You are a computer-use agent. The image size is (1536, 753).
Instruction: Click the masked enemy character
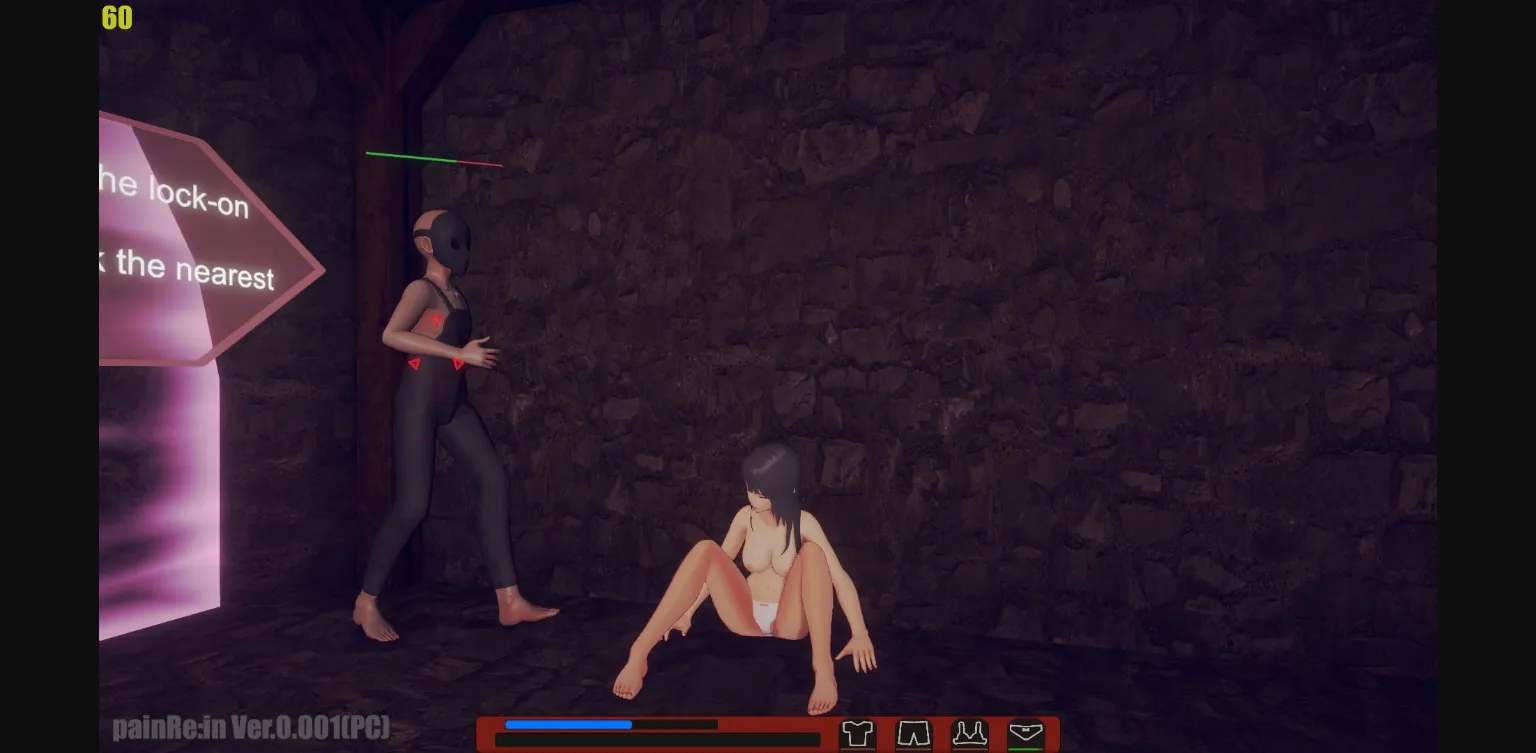click(440, 400)
